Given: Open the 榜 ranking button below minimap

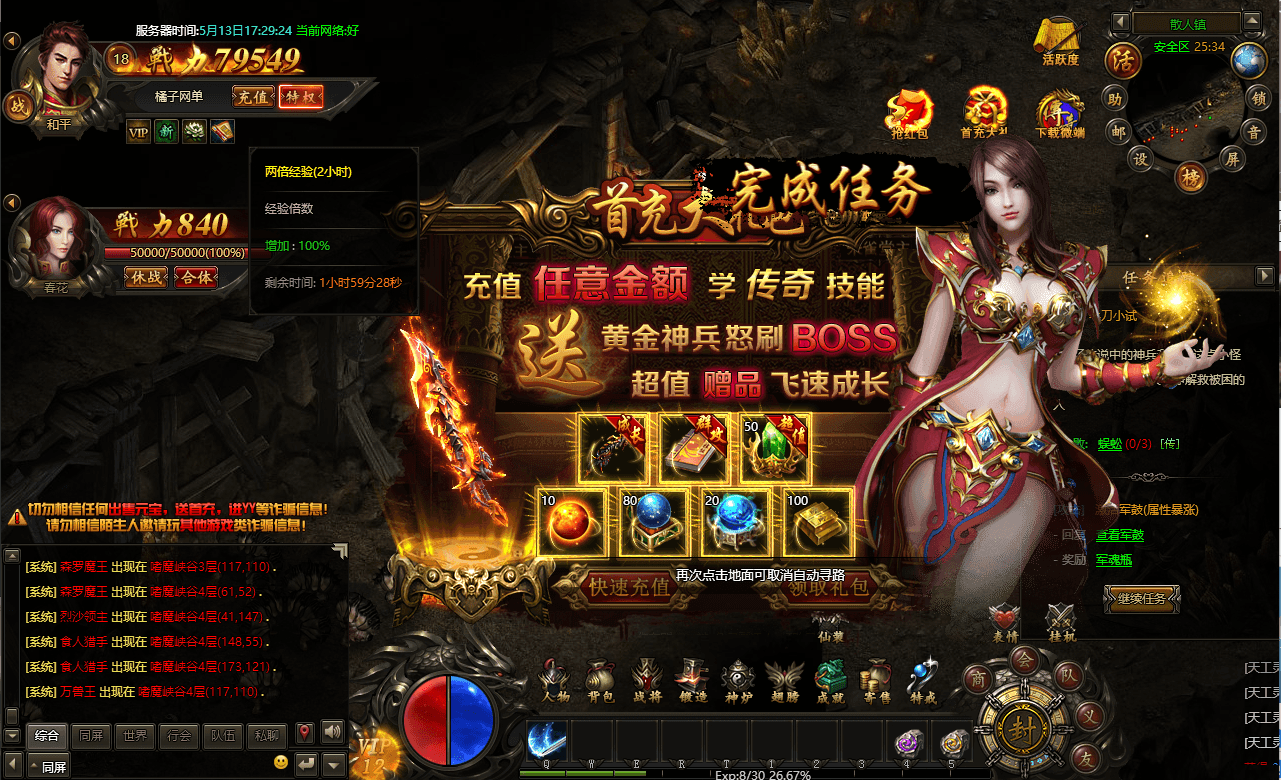Looking at the screenshot, I should pos(1190,176).
